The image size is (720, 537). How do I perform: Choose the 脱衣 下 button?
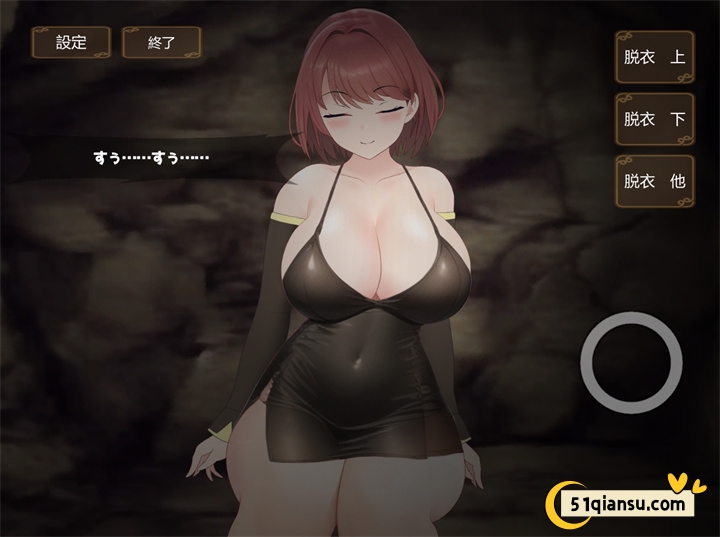point(655,119)
